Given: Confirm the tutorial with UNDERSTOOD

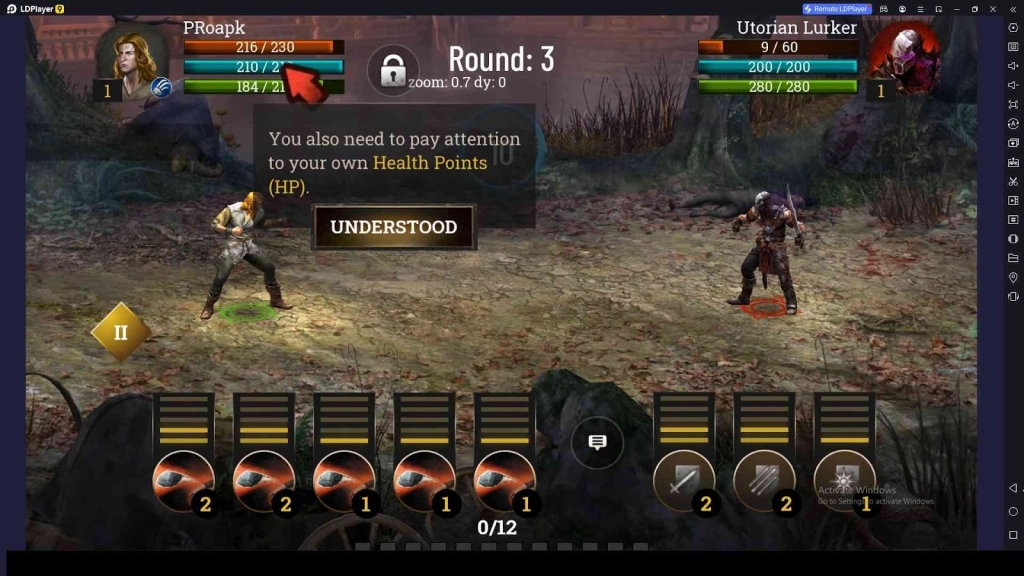Looking at the screenshot, I should (394, 227).
